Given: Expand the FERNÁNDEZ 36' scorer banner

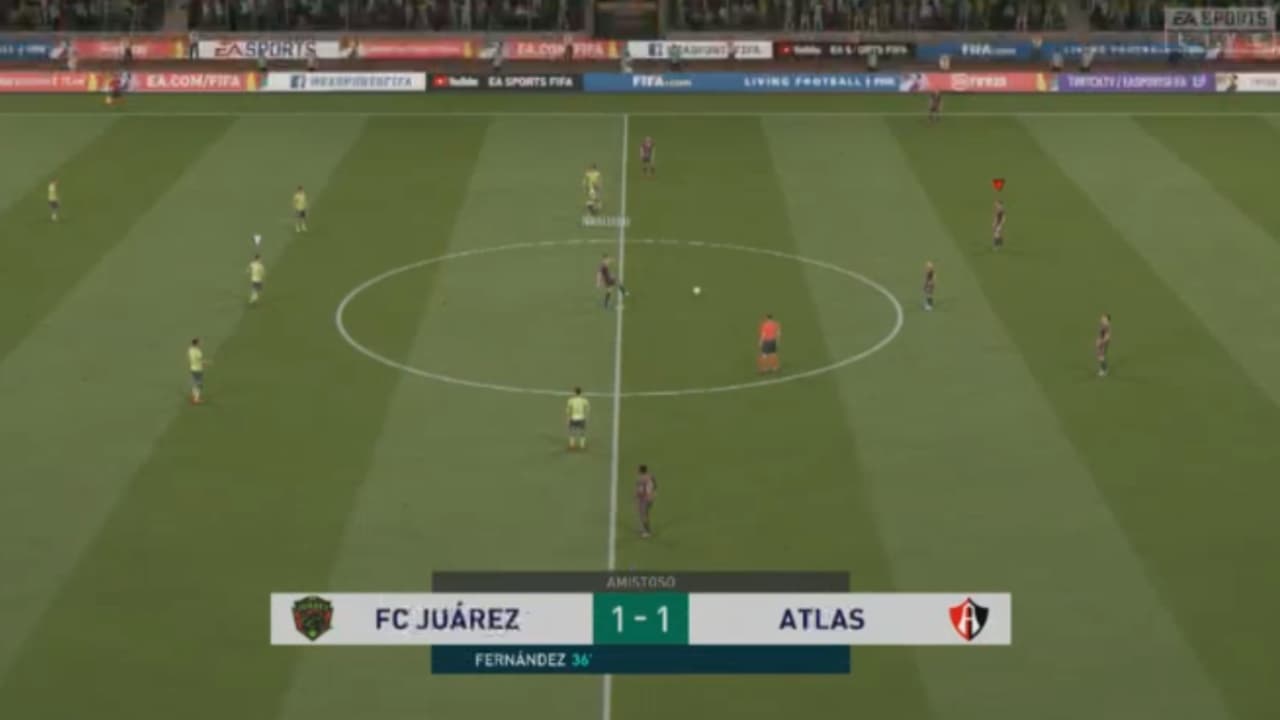Looking at the screenshot, I should [640, 659].
